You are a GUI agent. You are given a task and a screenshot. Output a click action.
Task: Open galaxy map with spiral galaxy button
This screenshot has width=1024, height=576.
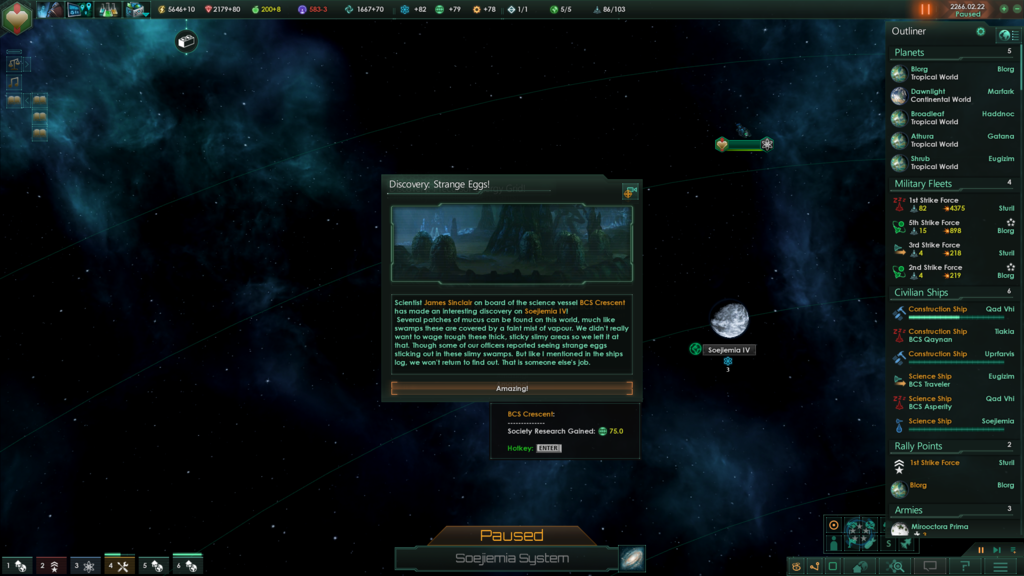click(632, 558)
